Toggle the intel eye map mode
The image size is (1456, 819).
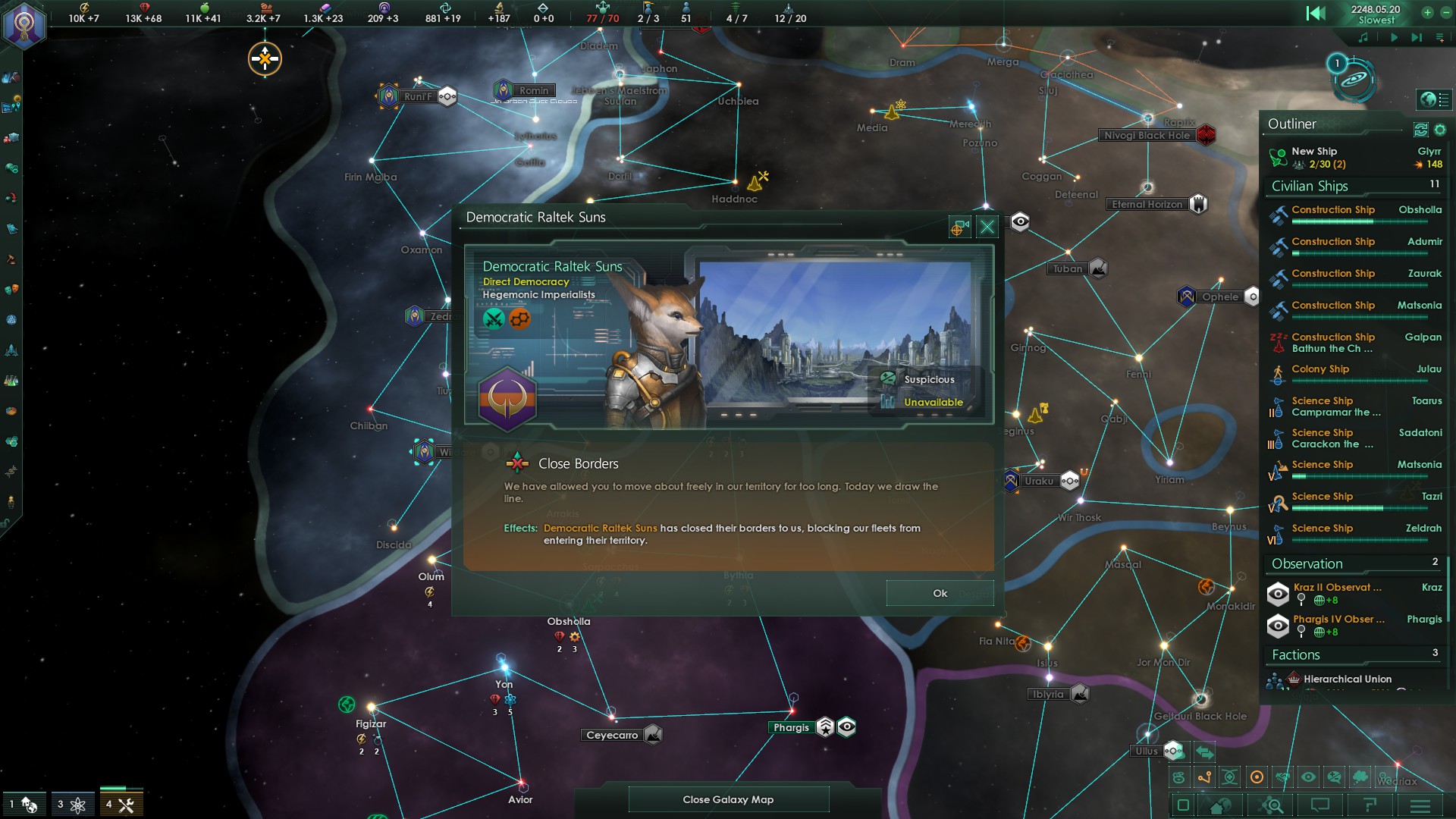click(1308, 777)
